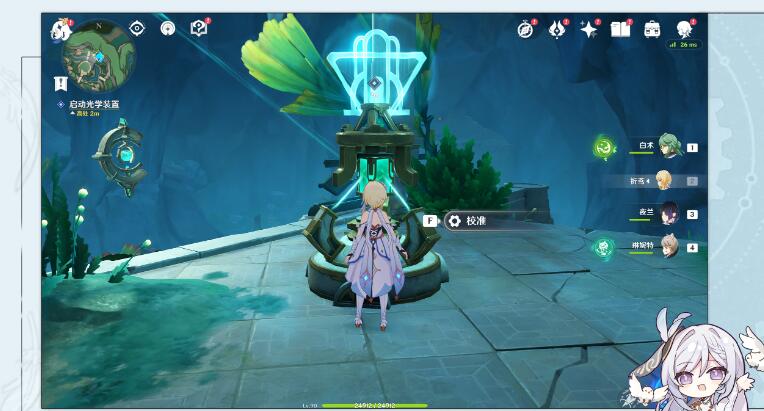This screenshot has height=411, width=764.
Task: Switch to party member 琳妮特
Action: pyautogui.click(x=667, y=246)
